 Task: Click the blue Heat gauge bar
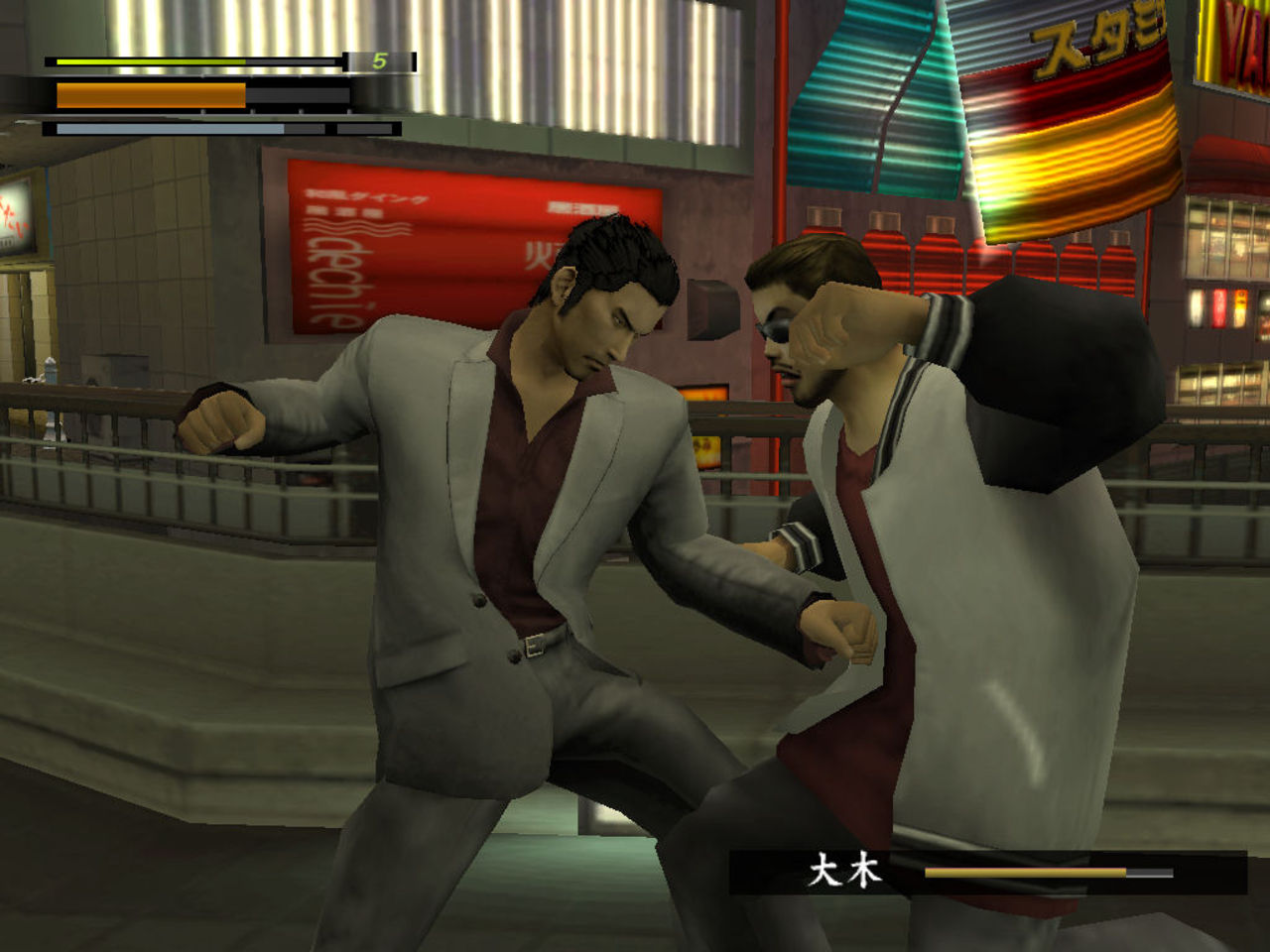[x=169, y=127]
